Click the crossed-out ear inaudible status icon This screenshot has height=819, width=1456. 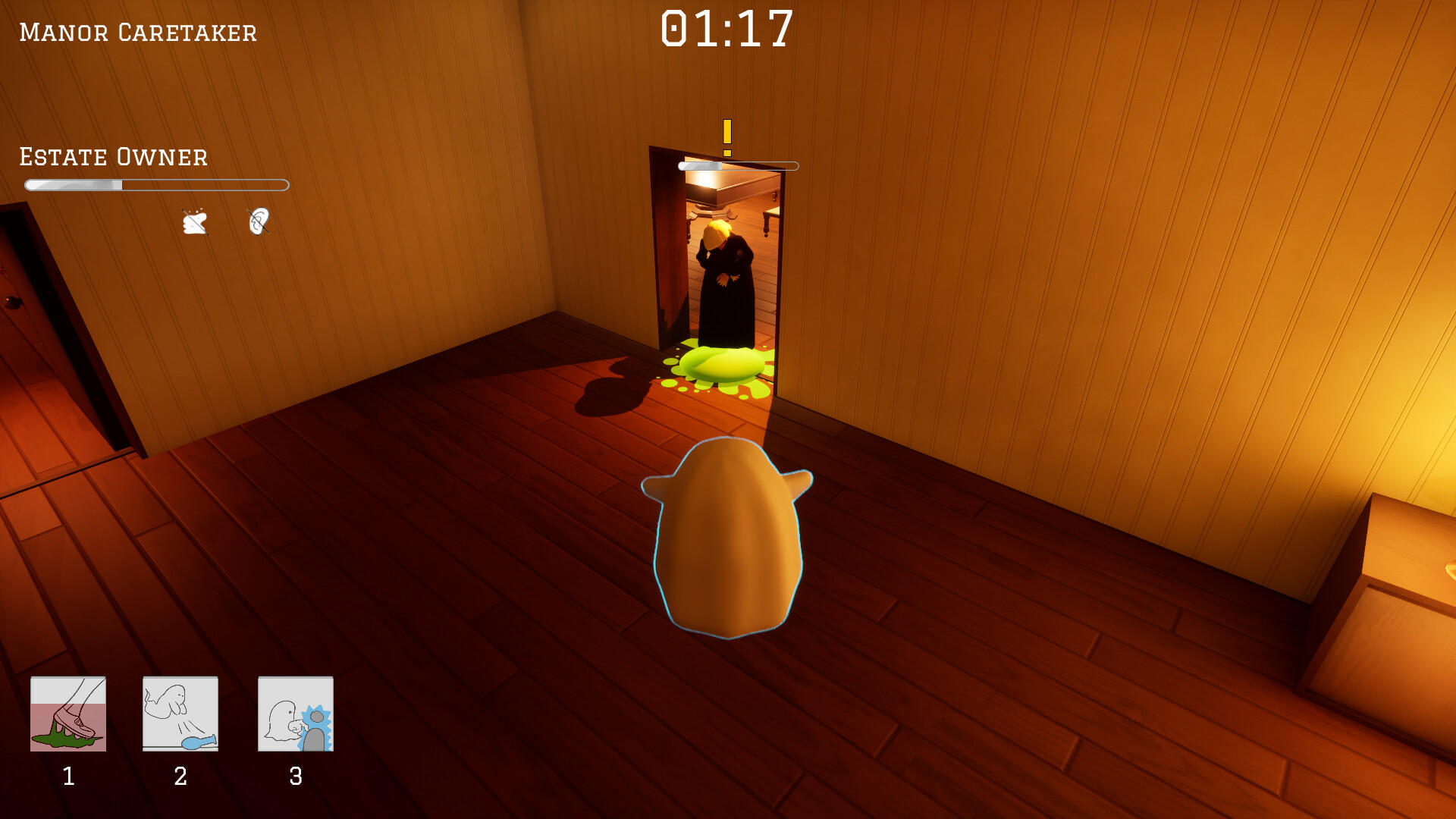click(x=259, y=221)
